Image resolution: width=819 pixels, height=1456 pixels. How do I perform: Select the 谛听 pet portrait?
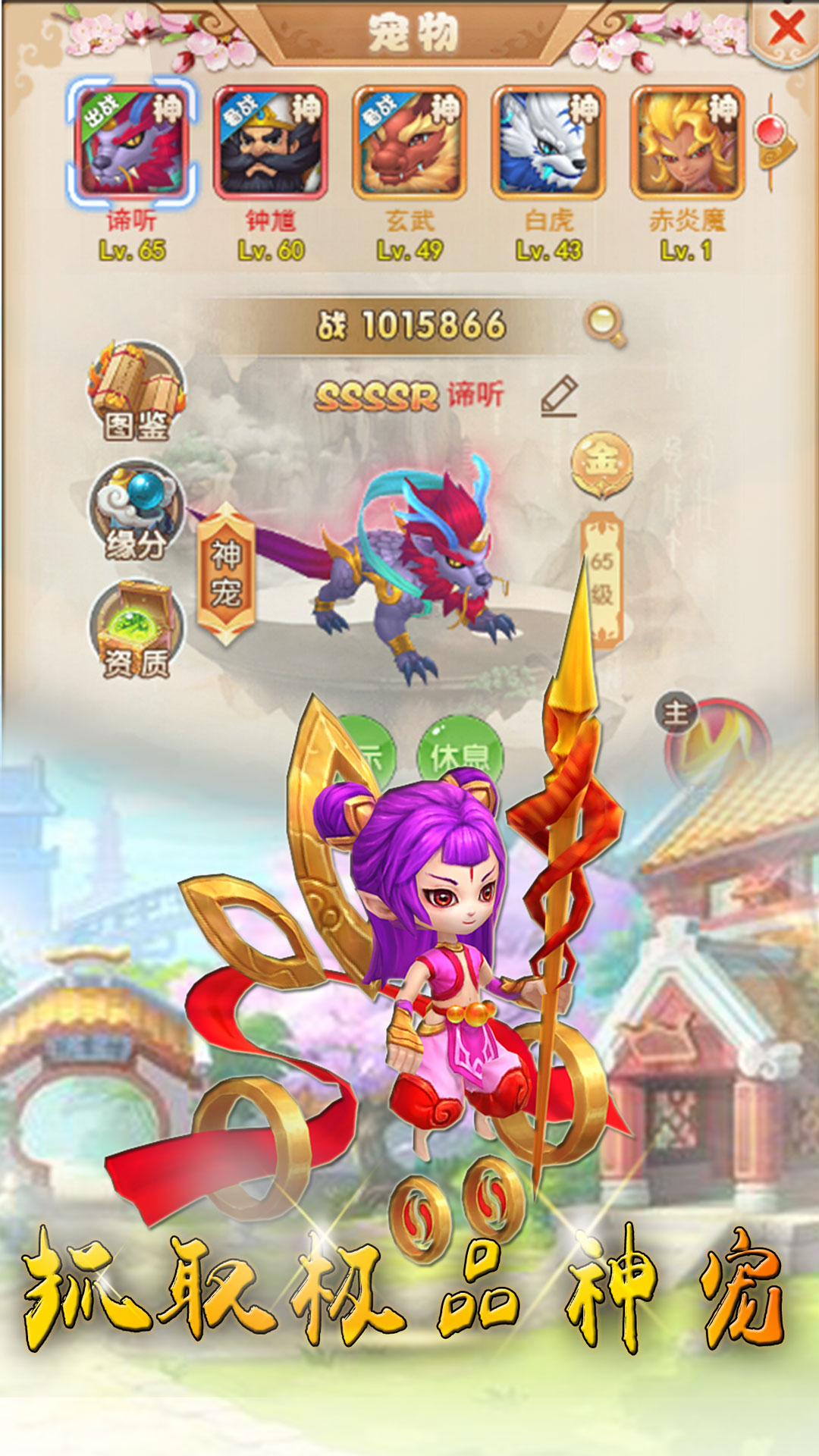coord(132,143)
